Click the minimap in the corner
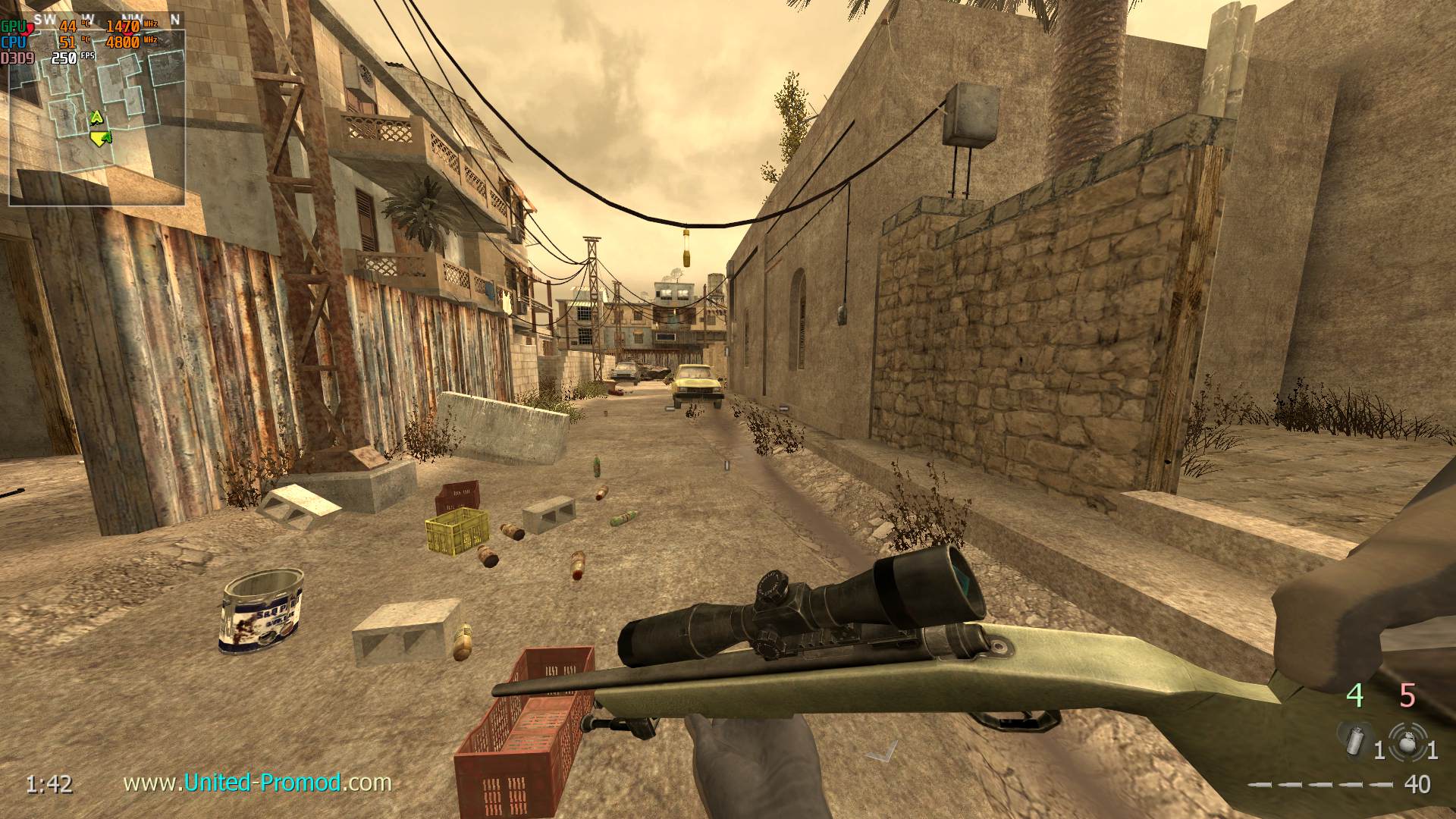Screen dimensions: 1456x819 (96, 118)
